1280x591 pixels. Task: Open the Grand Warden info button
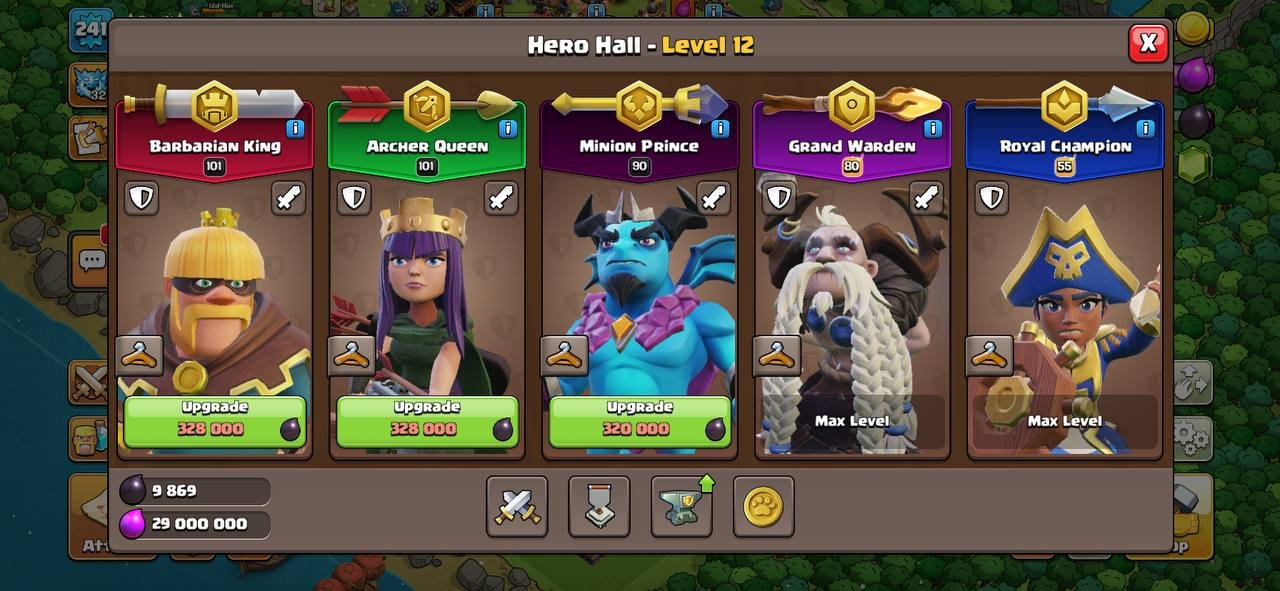coord(932,128)
